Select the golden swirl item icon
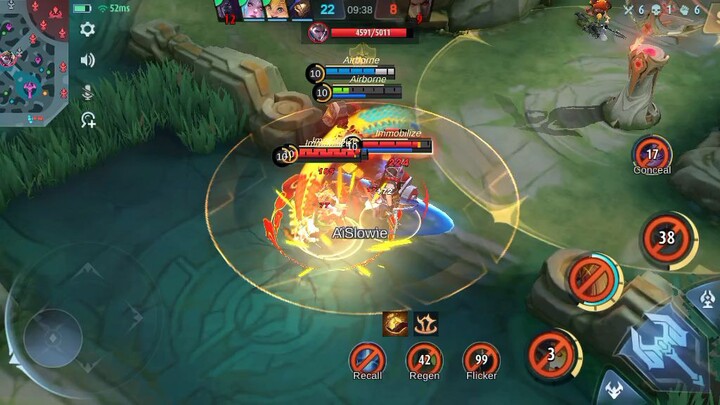This screenshot has width=720, height=405. (395, 323)
